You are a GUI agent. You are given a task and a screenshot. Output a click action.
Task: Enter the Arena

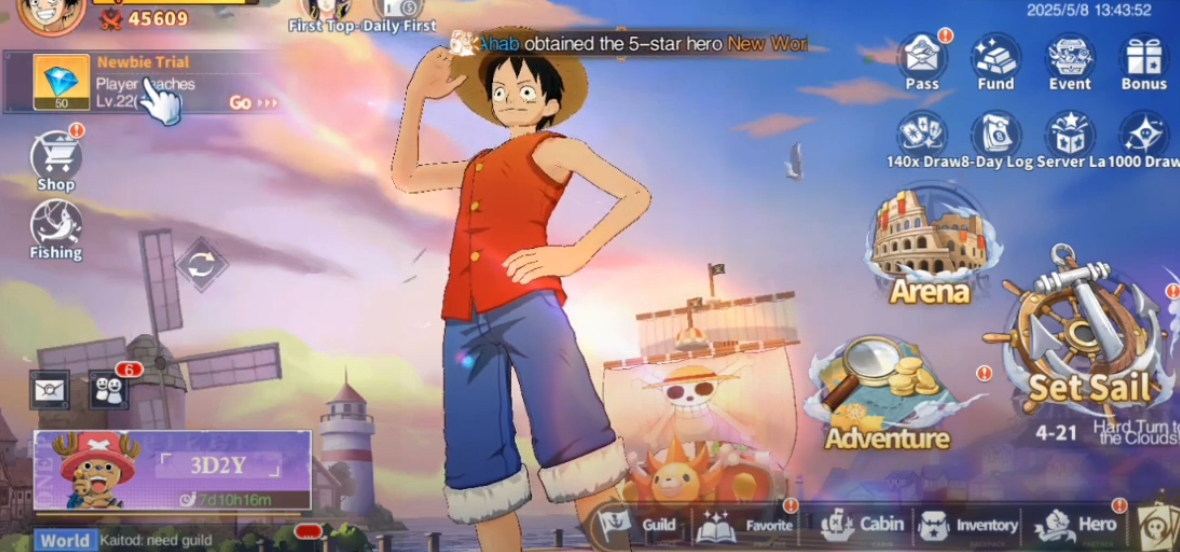click(x=929, y=247)
